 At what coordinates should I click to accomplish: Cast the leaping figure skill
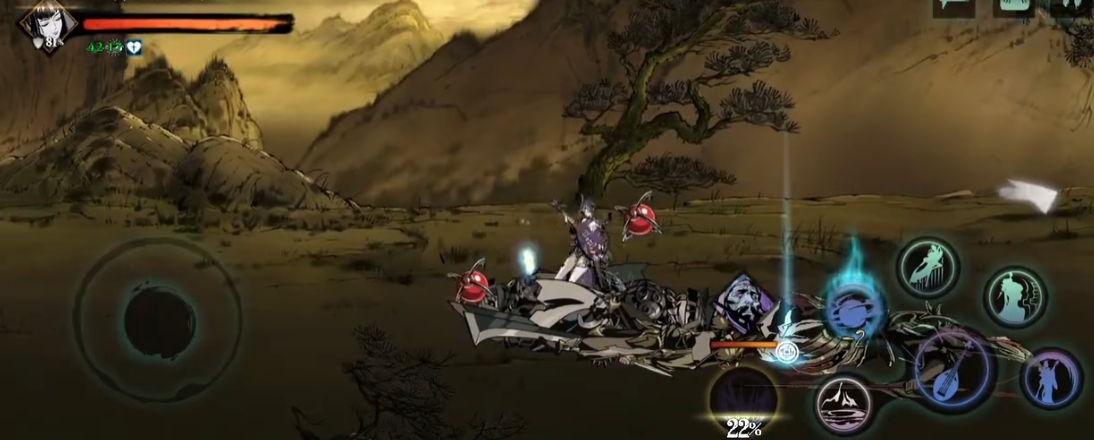pyautogui.click(x=927, y=267)
